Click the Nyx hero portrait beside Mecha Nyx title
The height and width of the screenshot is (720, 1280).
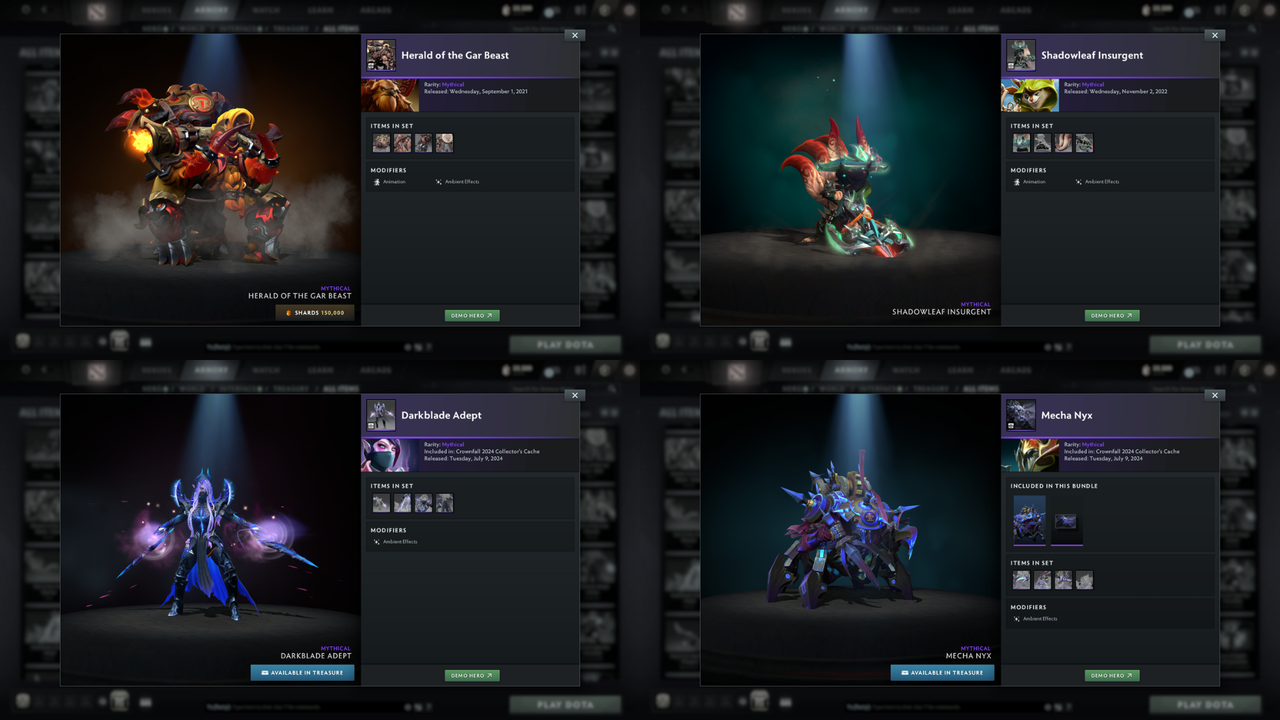[1021, 415]
